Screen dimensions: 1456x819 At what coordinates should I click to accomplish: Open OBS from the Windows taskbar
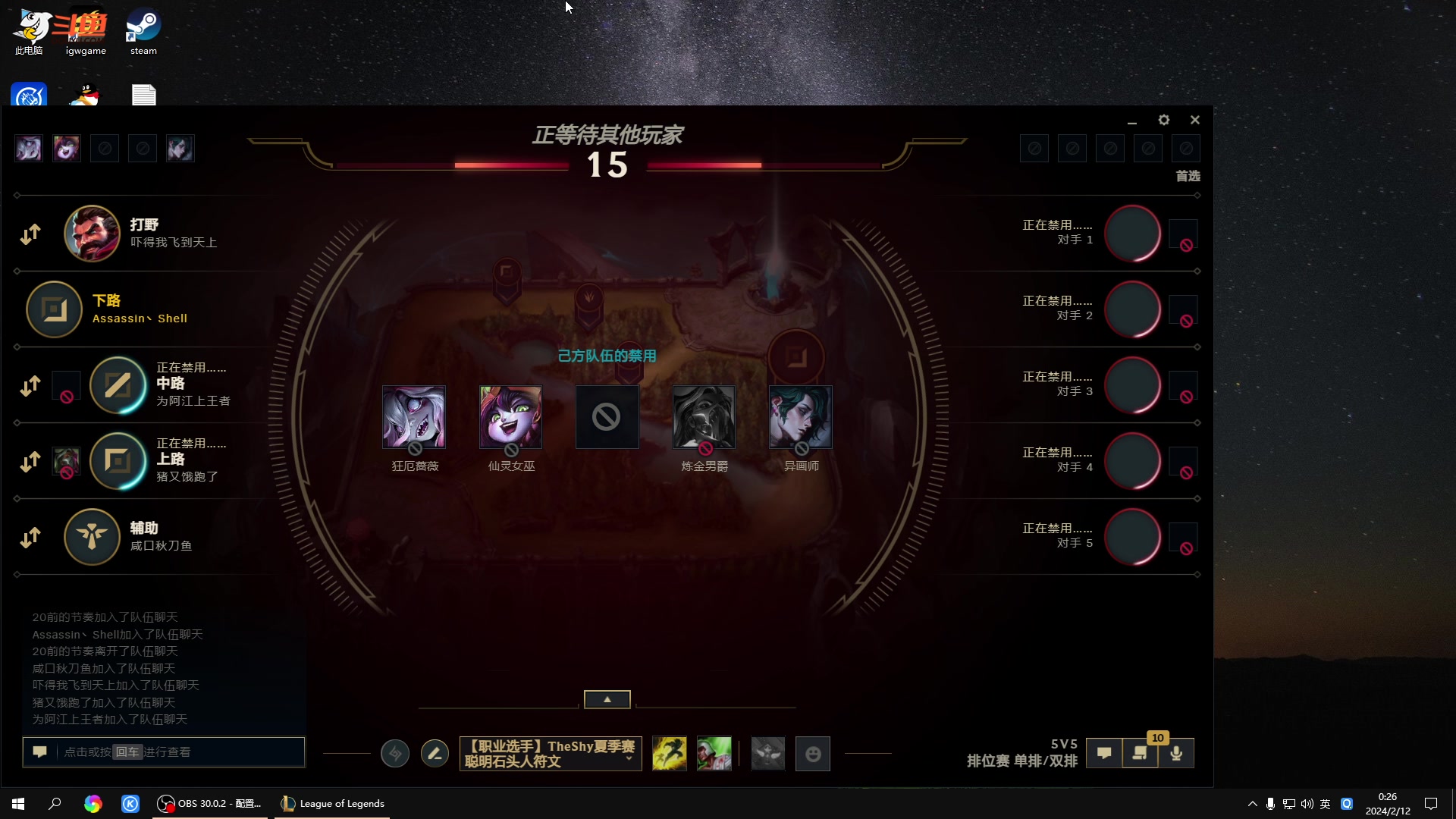209,803
